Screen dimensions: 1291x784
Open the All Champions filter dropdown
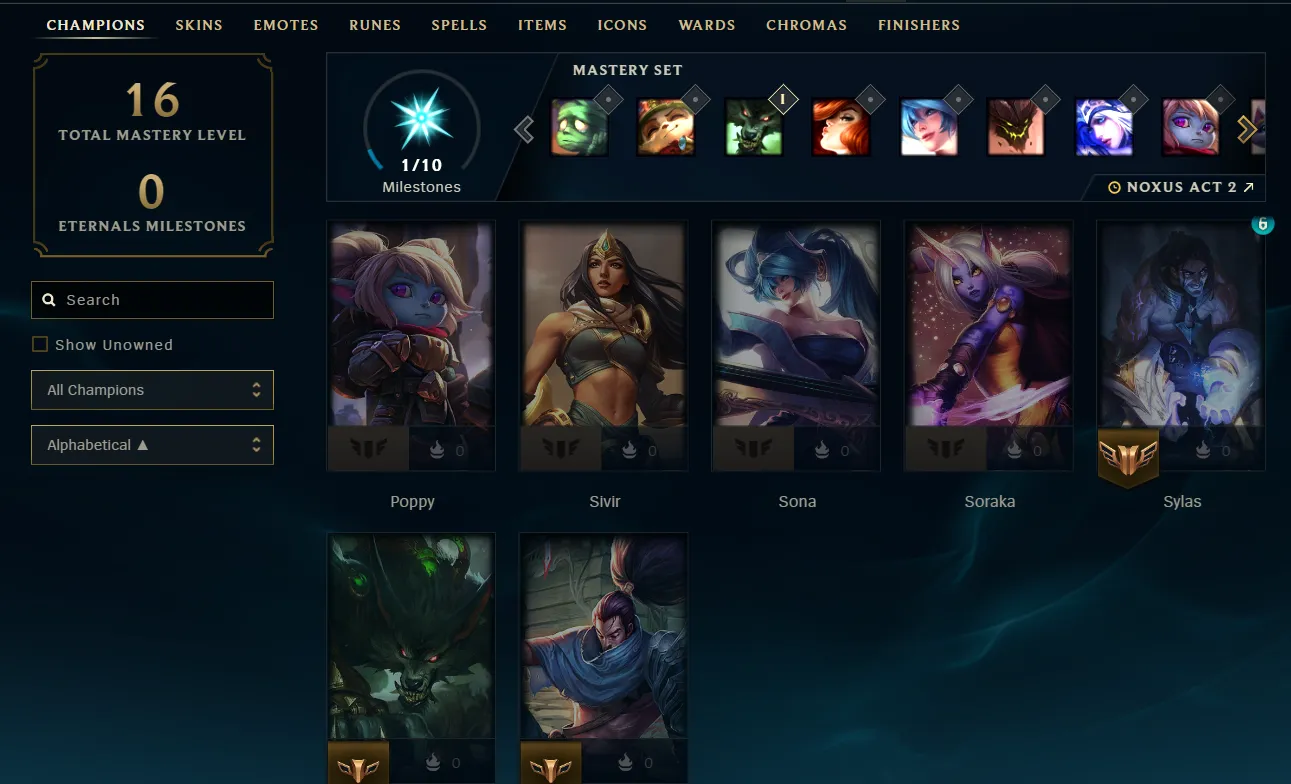coord(152,390)
